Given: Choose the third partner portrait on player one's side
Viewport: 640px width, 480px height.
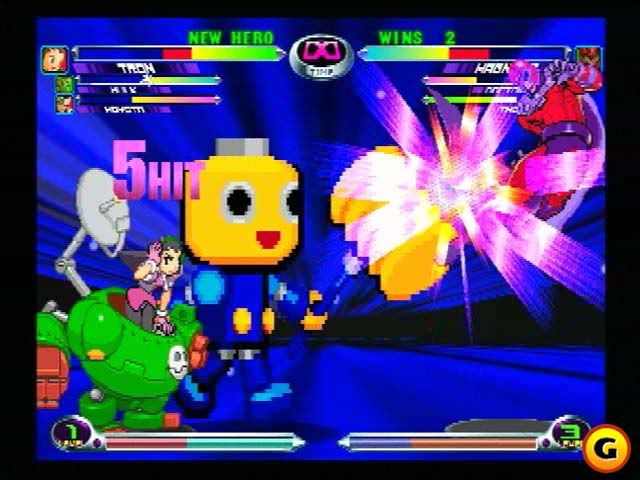Looking at the screenshot, I should [x=64, y=102].
